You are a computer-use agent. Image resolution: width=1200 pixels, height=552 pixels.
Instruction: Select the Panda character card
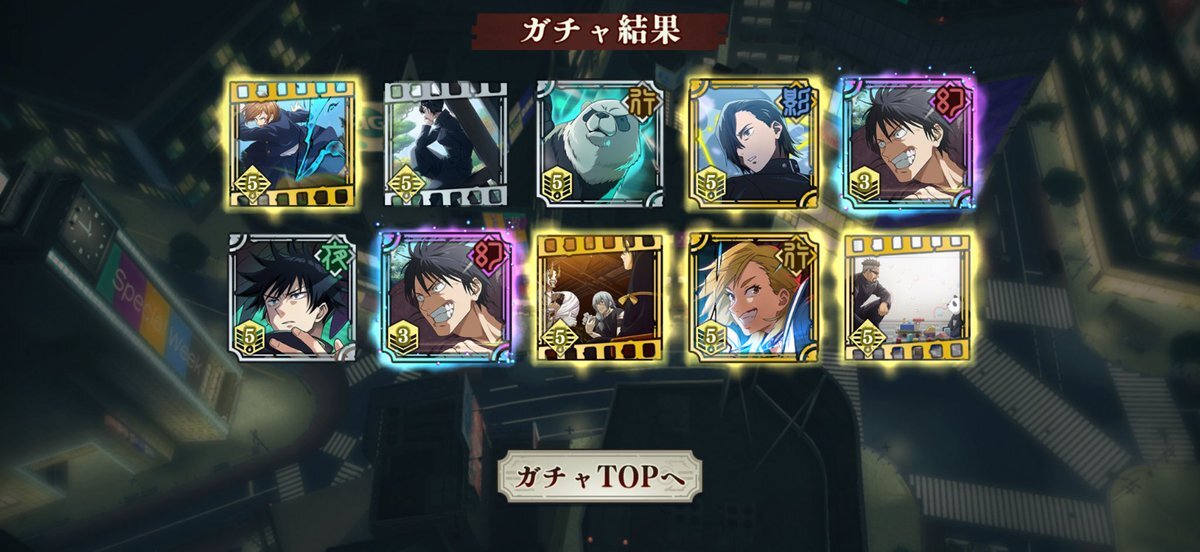pos(599,142)
